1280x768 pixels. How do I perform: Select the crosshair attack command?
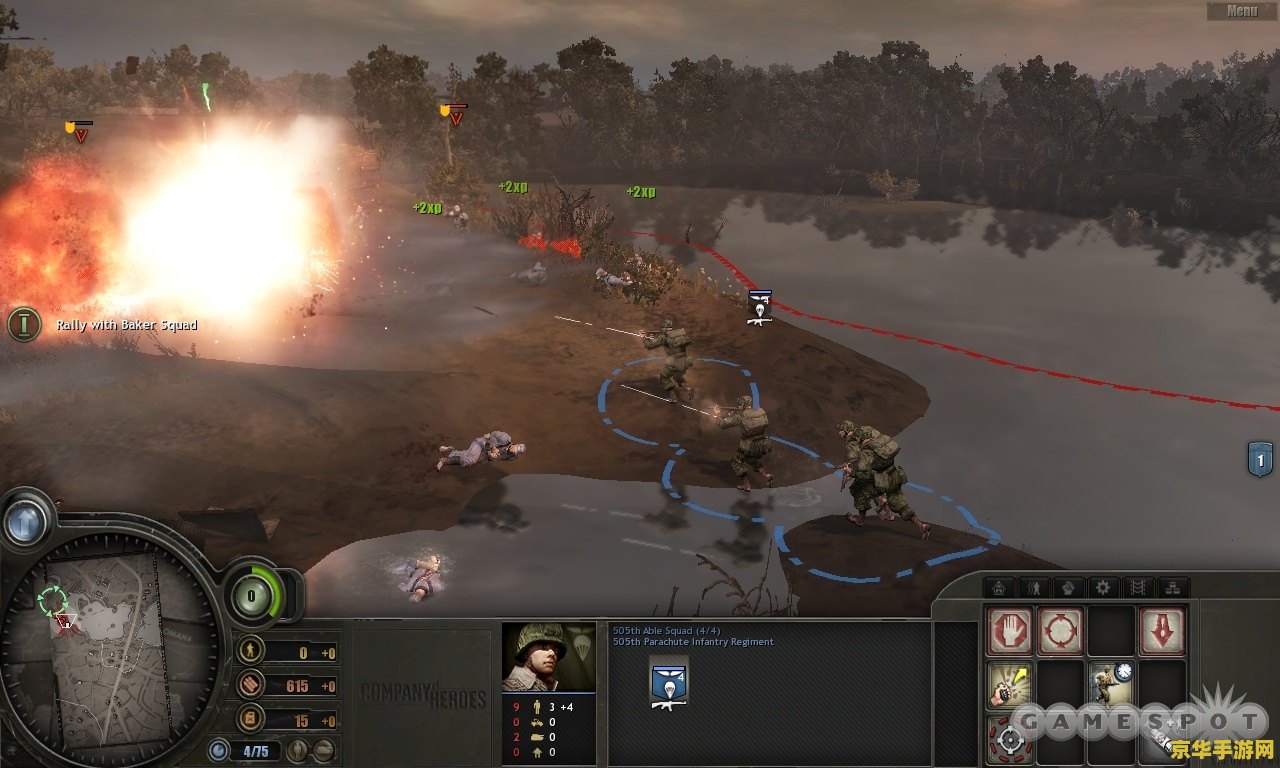pos(1009,739)
